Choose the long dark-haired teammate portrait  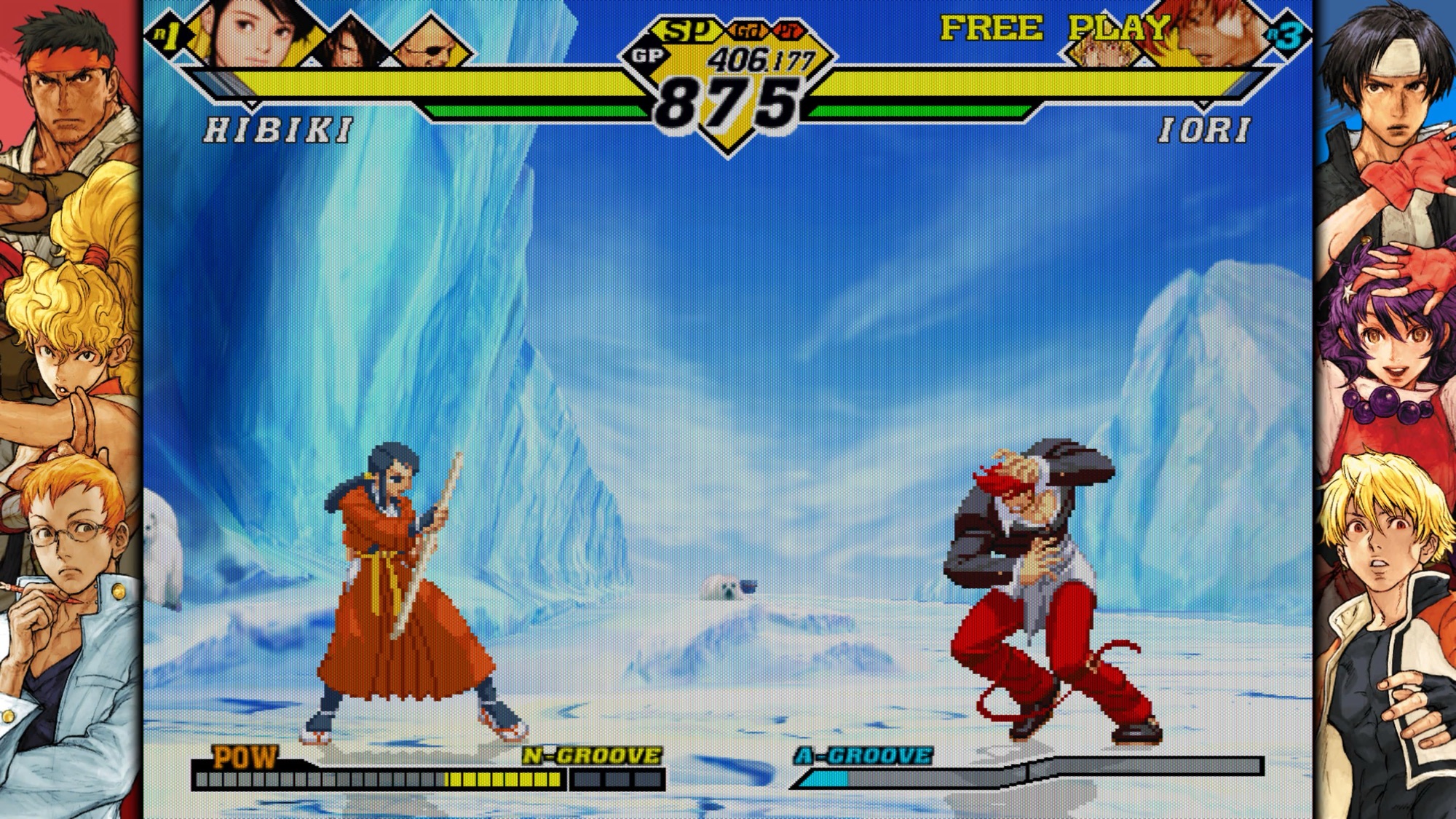(352, 44)
